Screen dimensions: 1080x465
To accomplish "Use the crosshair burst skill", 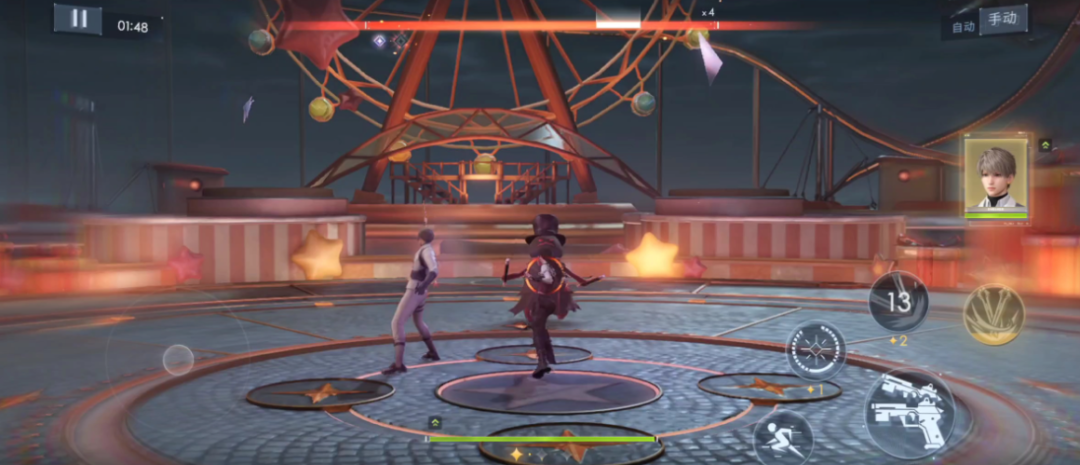I will (x=816, y=350).
